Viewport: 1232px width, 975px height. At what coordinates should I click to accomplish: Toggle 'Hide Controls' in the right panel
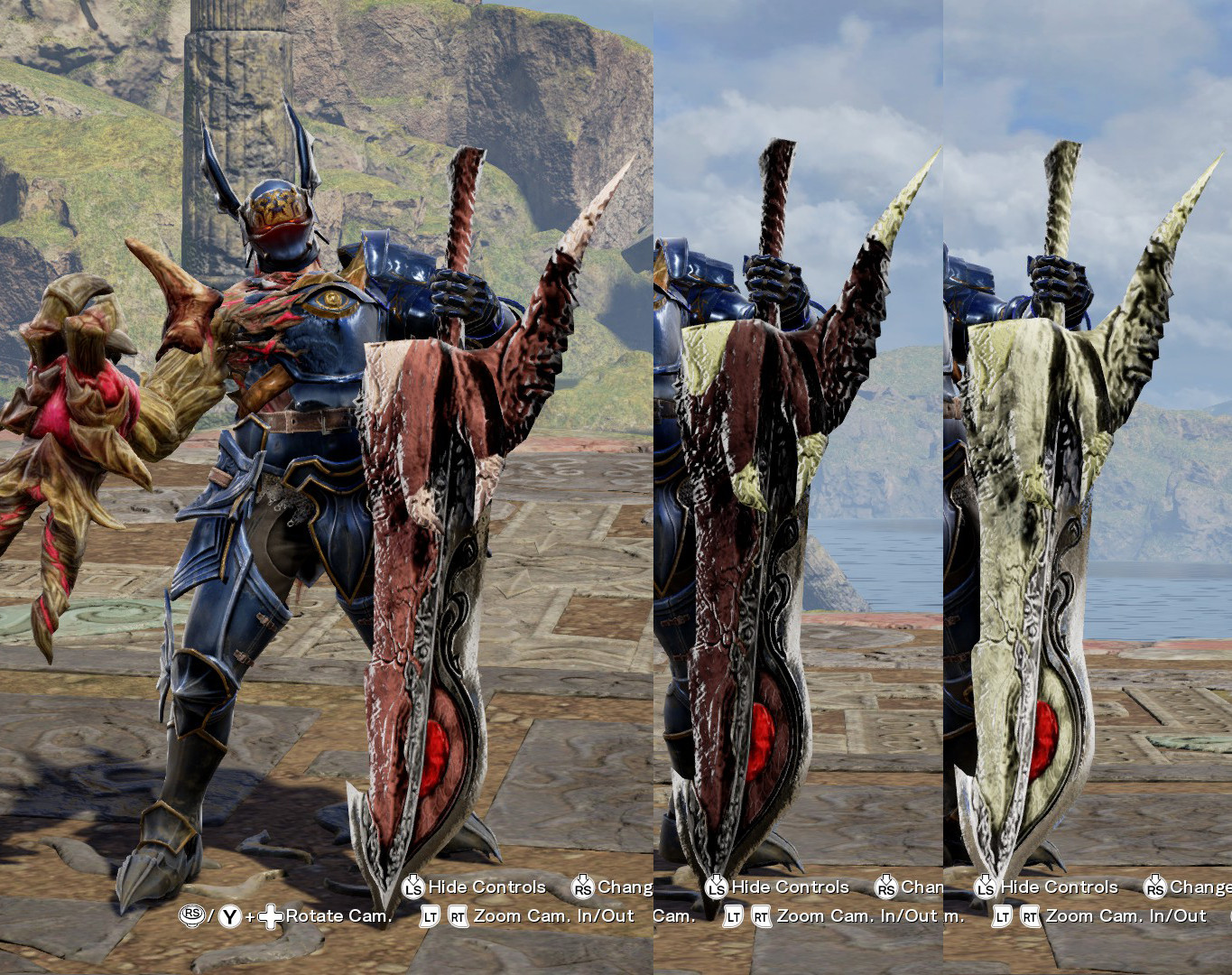[1061, 887]
